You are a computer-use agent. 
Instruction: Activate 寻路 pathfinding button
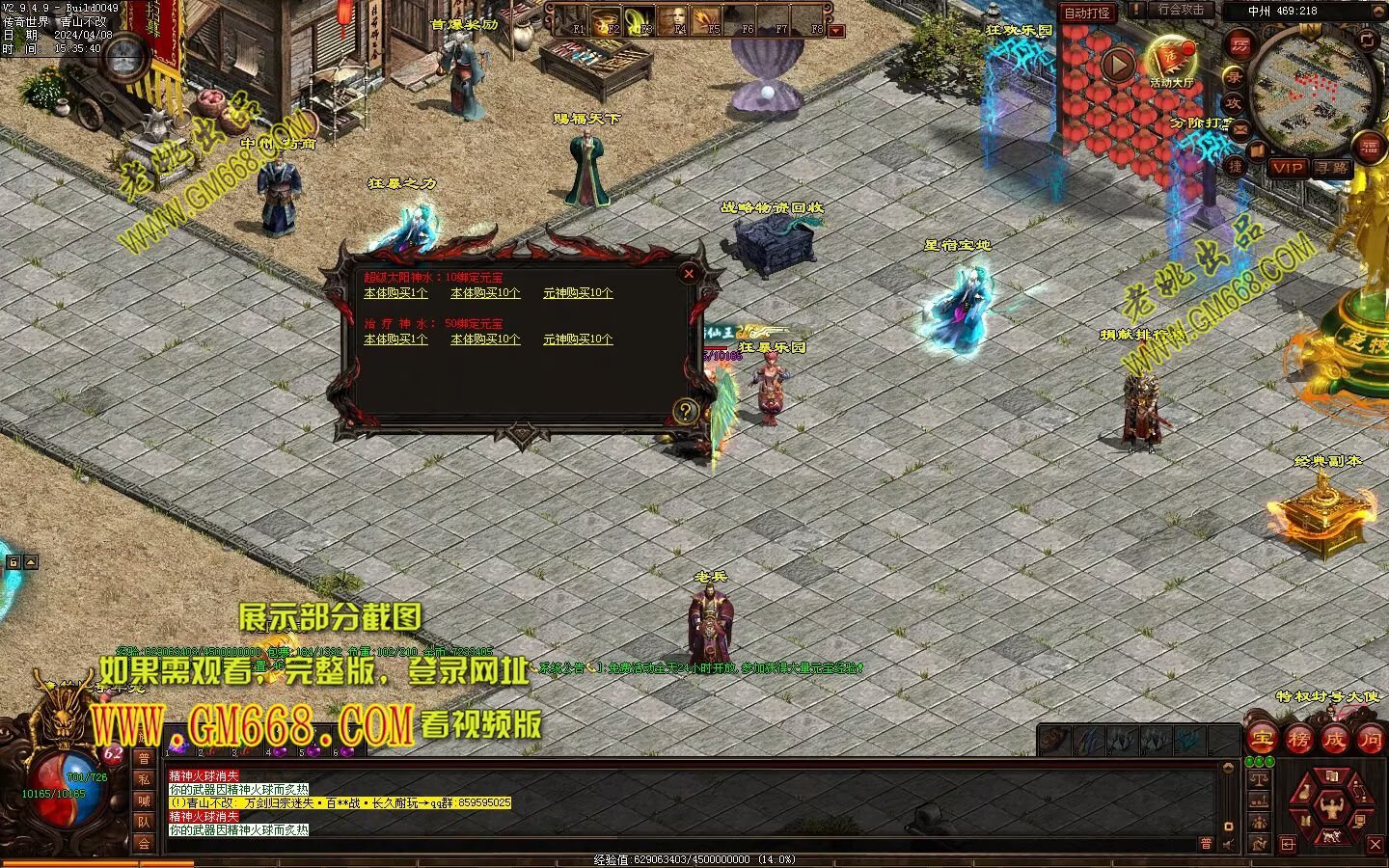(x=1332, y=168)
